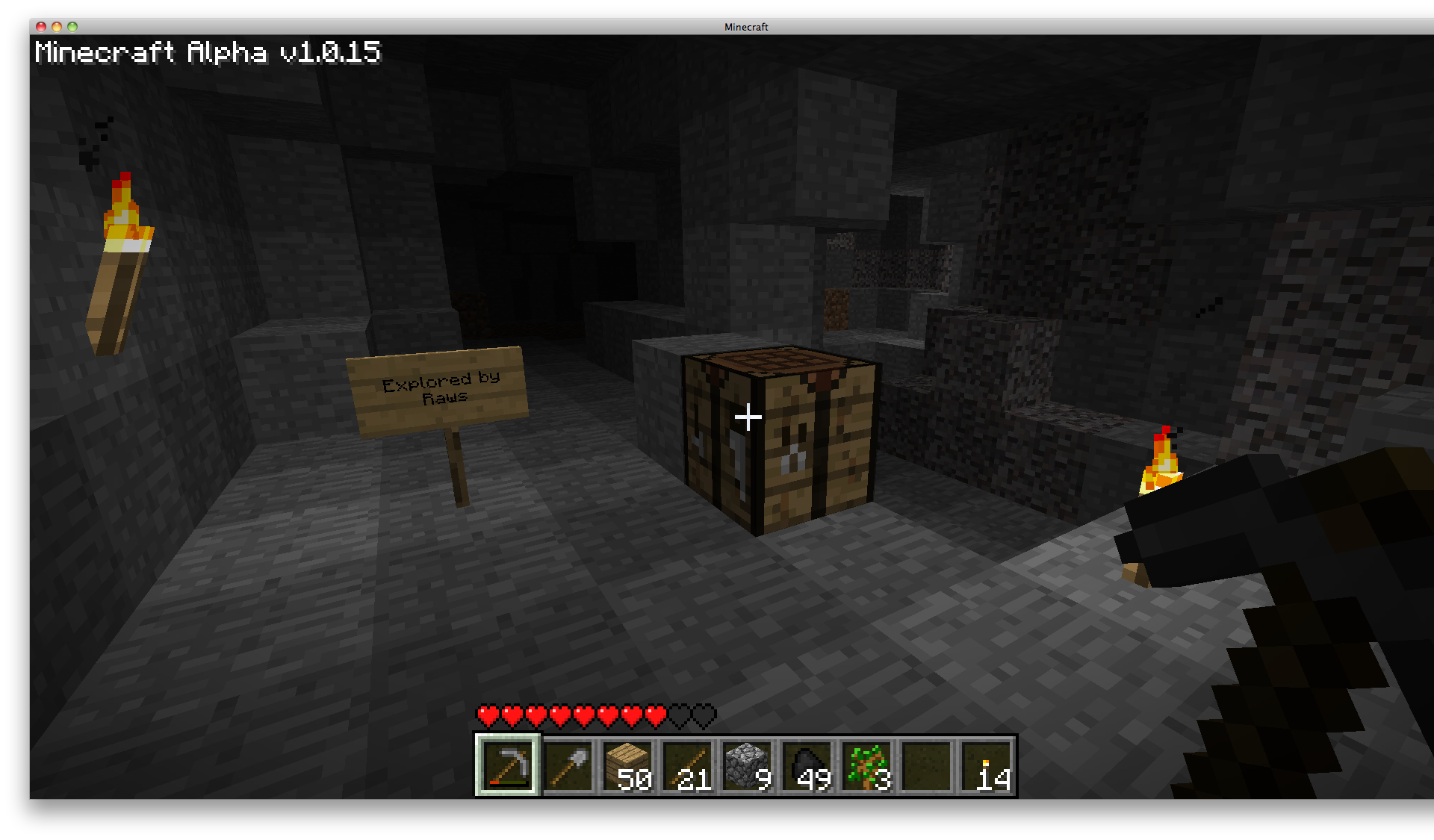1434x840 pixels.
Task: Select the coal stack of 49
Action: click(807, 765)
